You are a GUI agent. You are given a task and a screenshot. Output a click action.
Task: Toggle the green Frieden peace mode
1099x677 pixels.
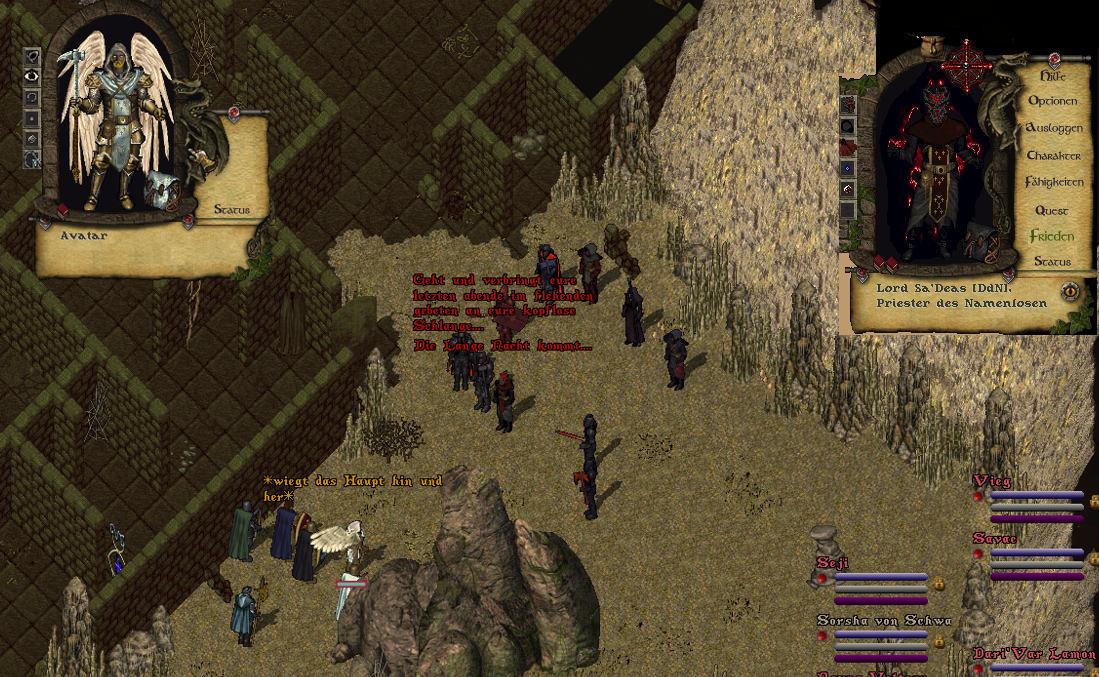click(x=1052, y=237)
